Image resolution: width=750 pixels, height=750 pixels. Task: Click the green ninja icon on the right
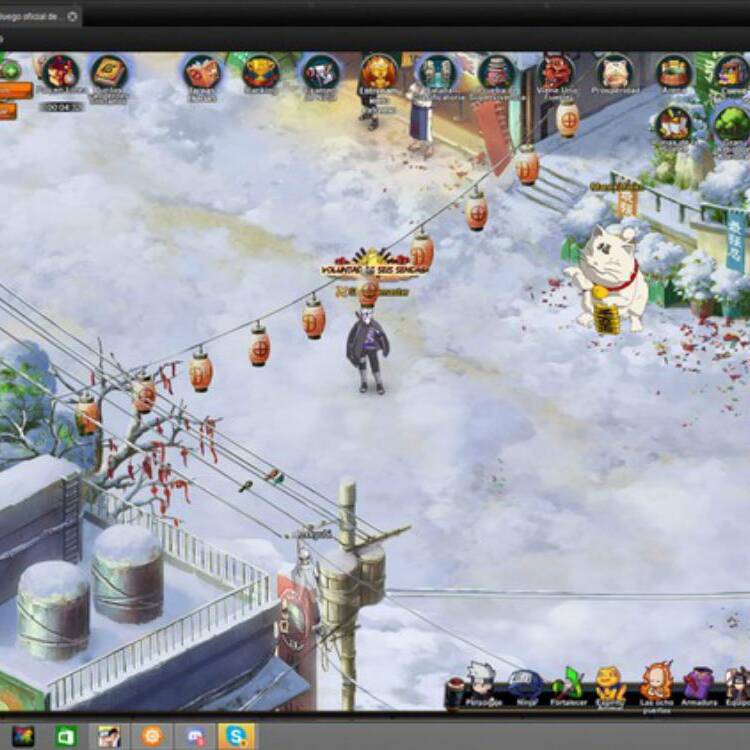(733, 123)
